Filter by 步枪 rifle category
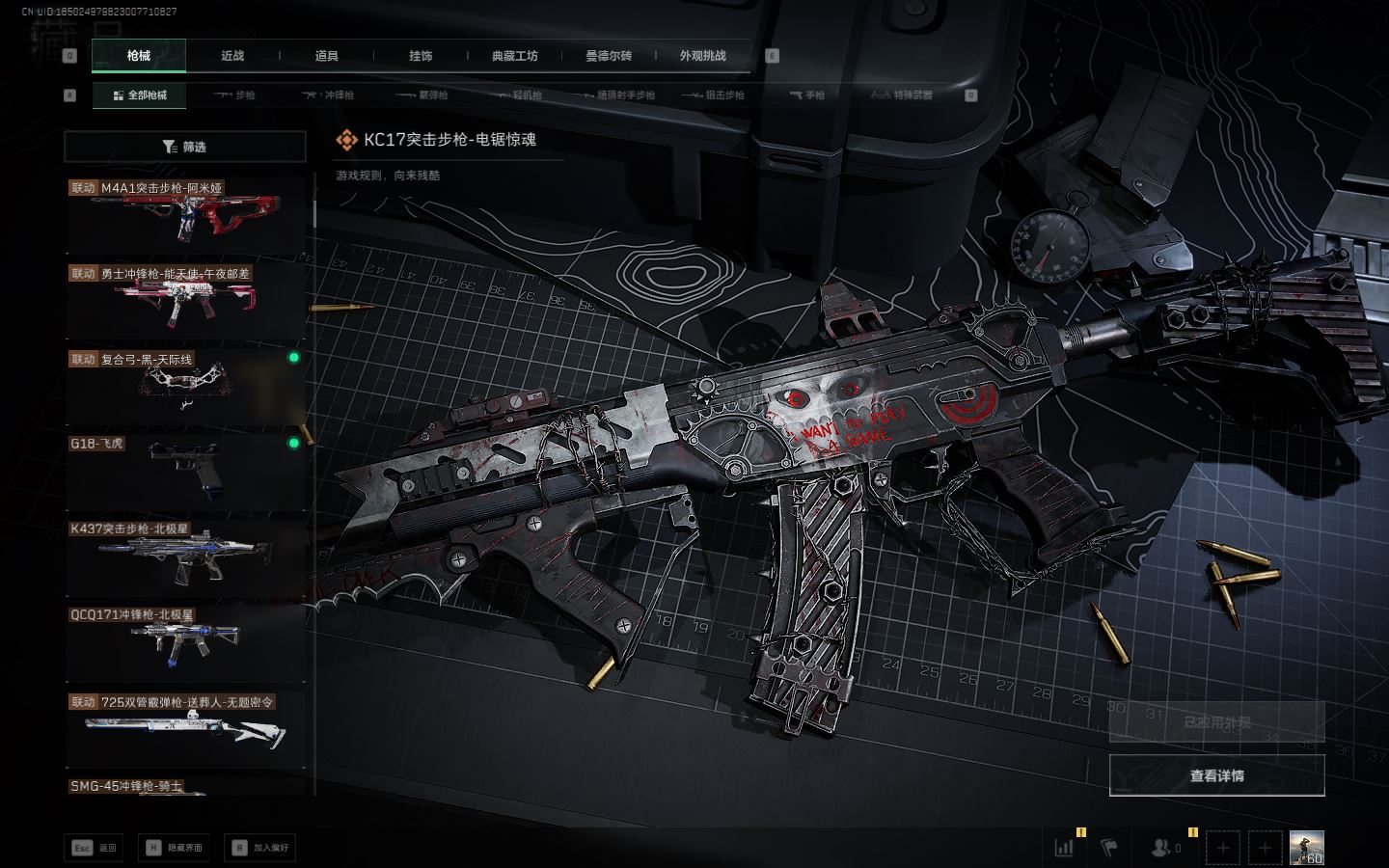1389x868 pixels. (x=234, y=95)
